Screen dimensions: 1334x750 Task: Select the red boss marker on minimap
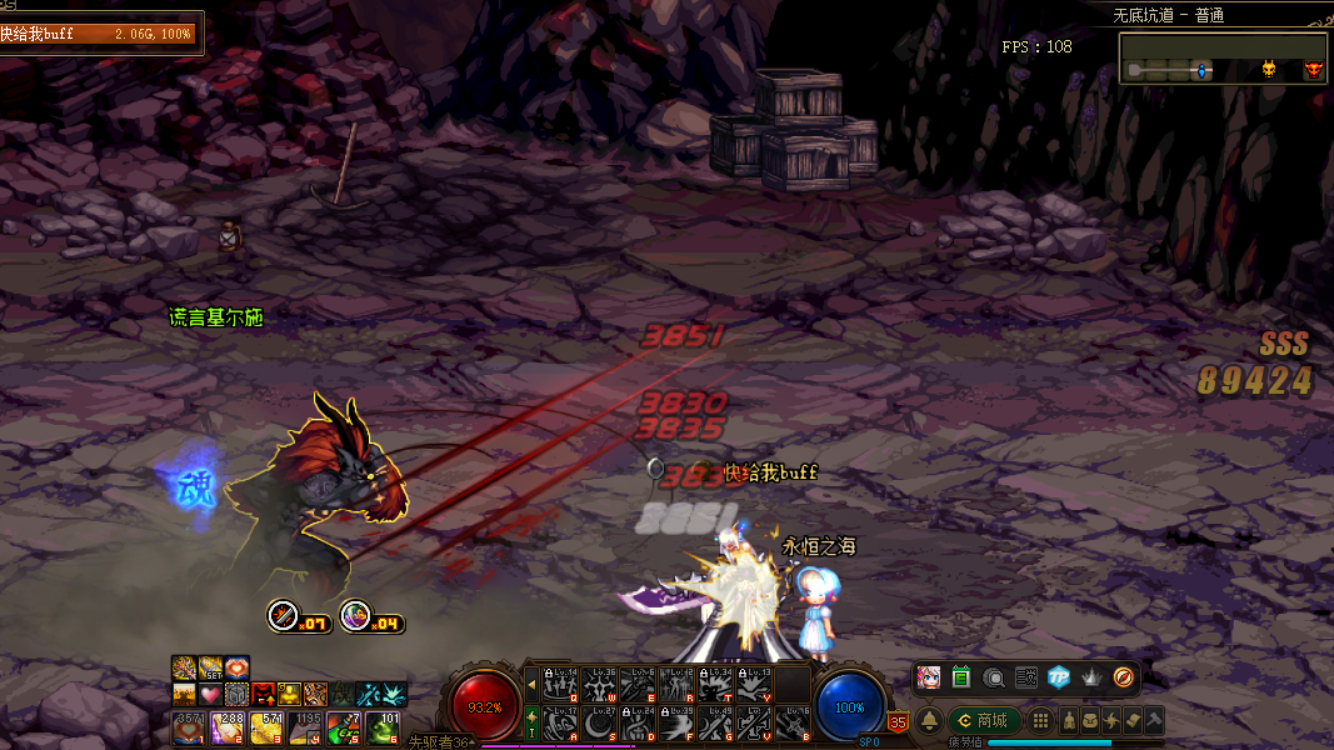(1313, 69)
